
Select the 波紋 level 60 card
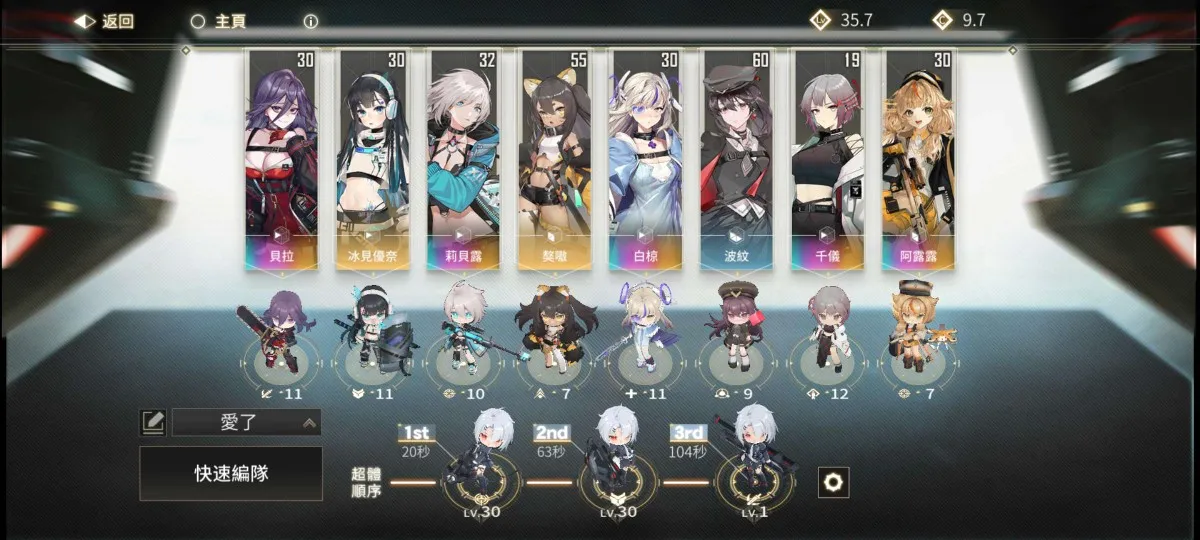coord(737,160)
